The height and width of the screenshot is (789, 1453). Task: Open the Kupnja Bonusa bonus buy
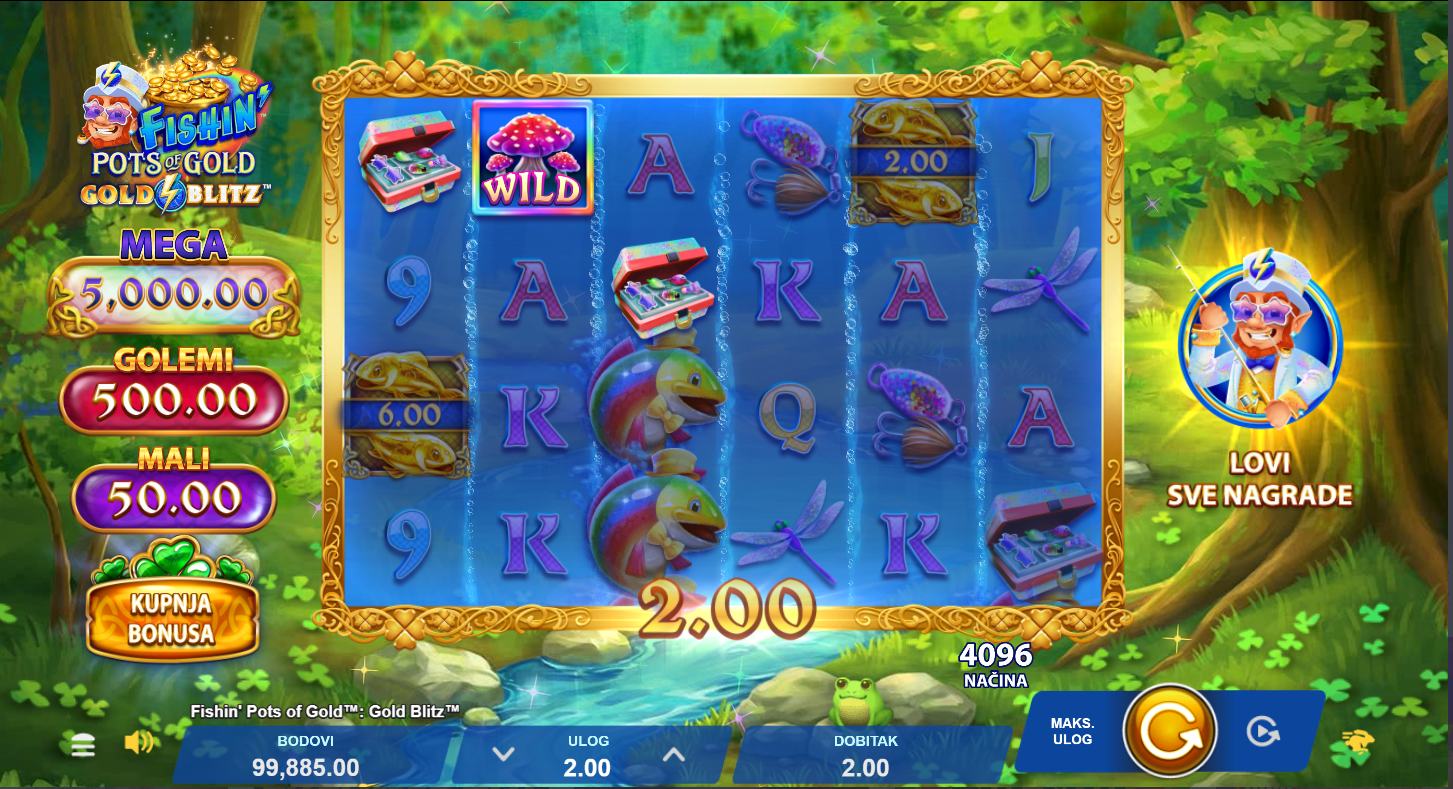[x=172, y=617]
